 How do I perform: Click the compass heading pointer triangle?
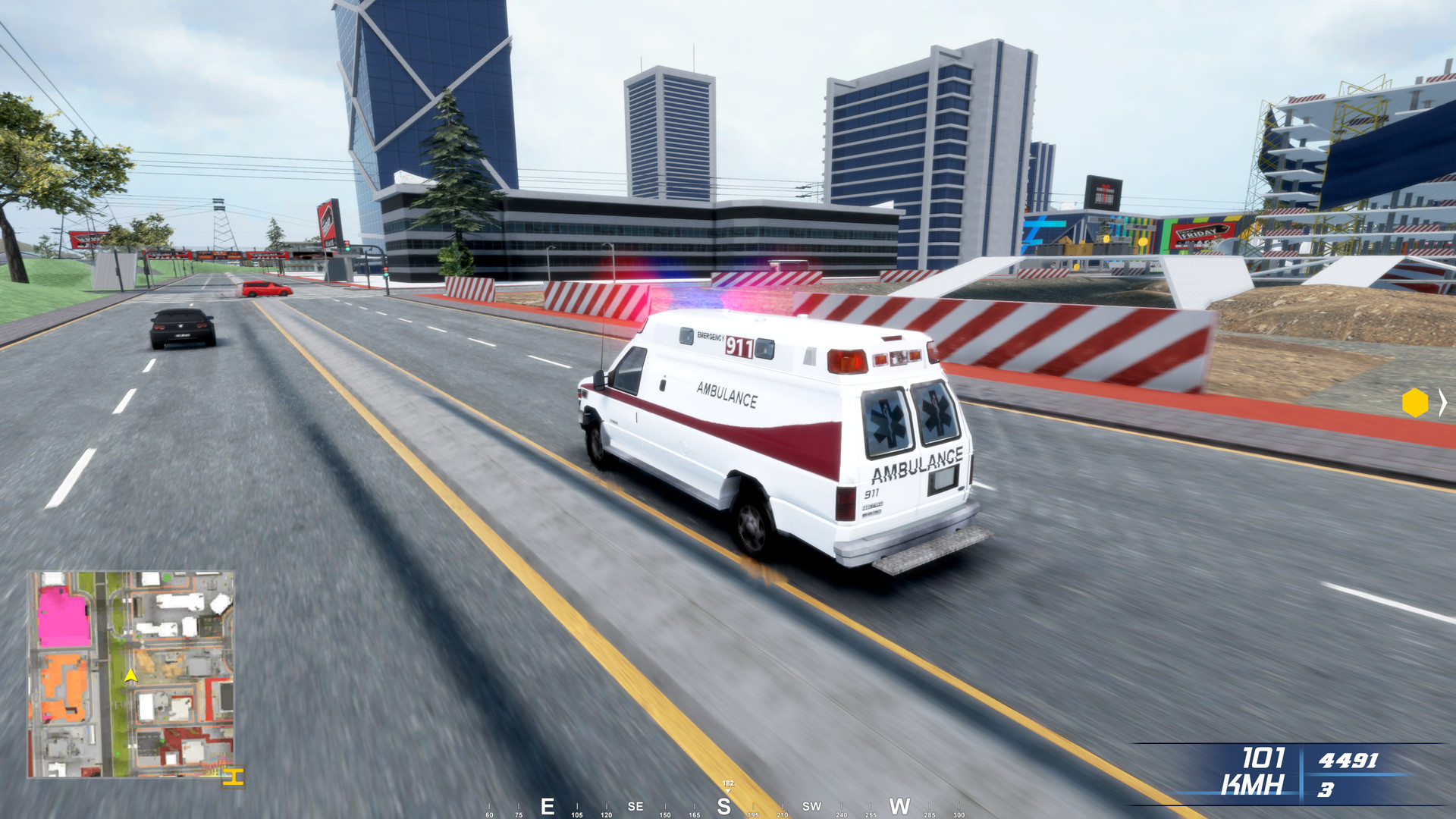[728, 791]
